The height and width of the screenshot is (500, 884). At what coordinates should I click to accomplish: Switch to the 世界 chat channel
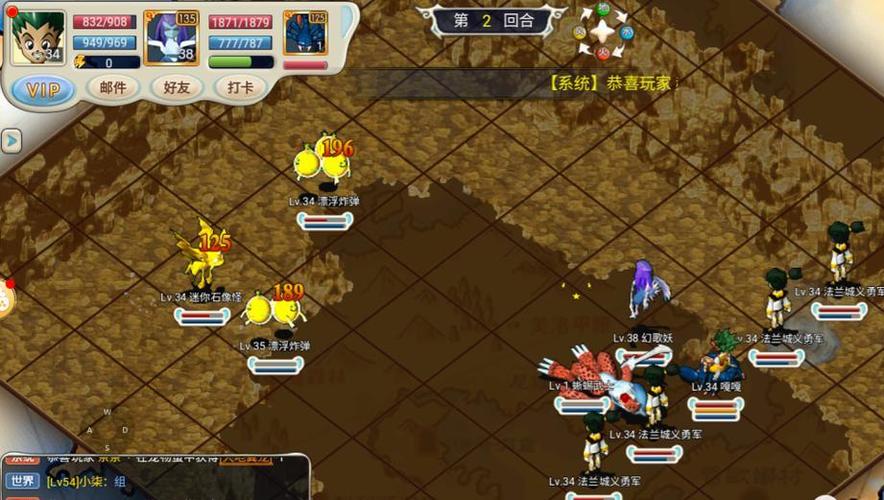(22, 480)
